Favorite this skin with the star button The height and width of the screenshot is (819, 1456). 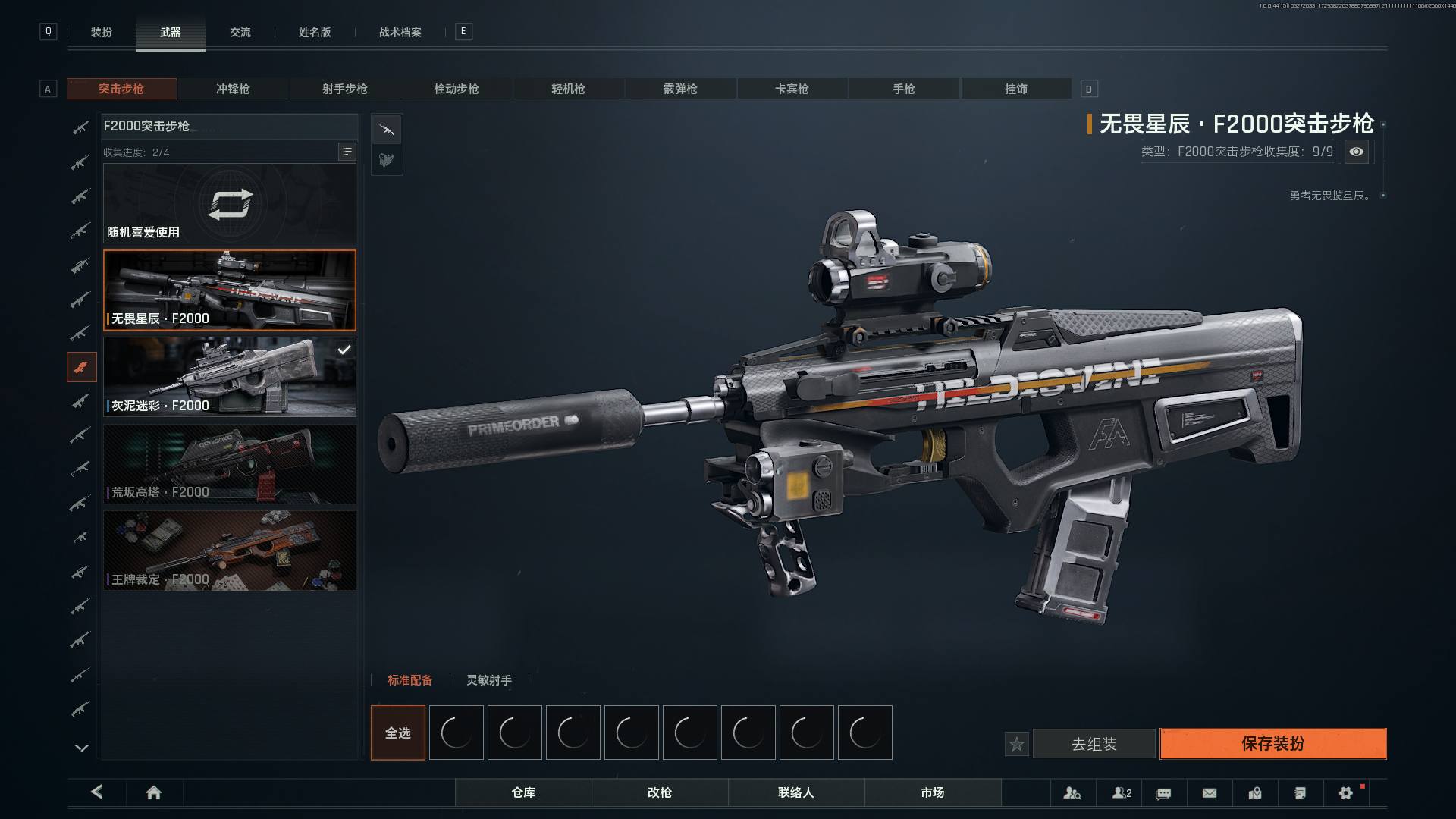[x=1016, y=744]
